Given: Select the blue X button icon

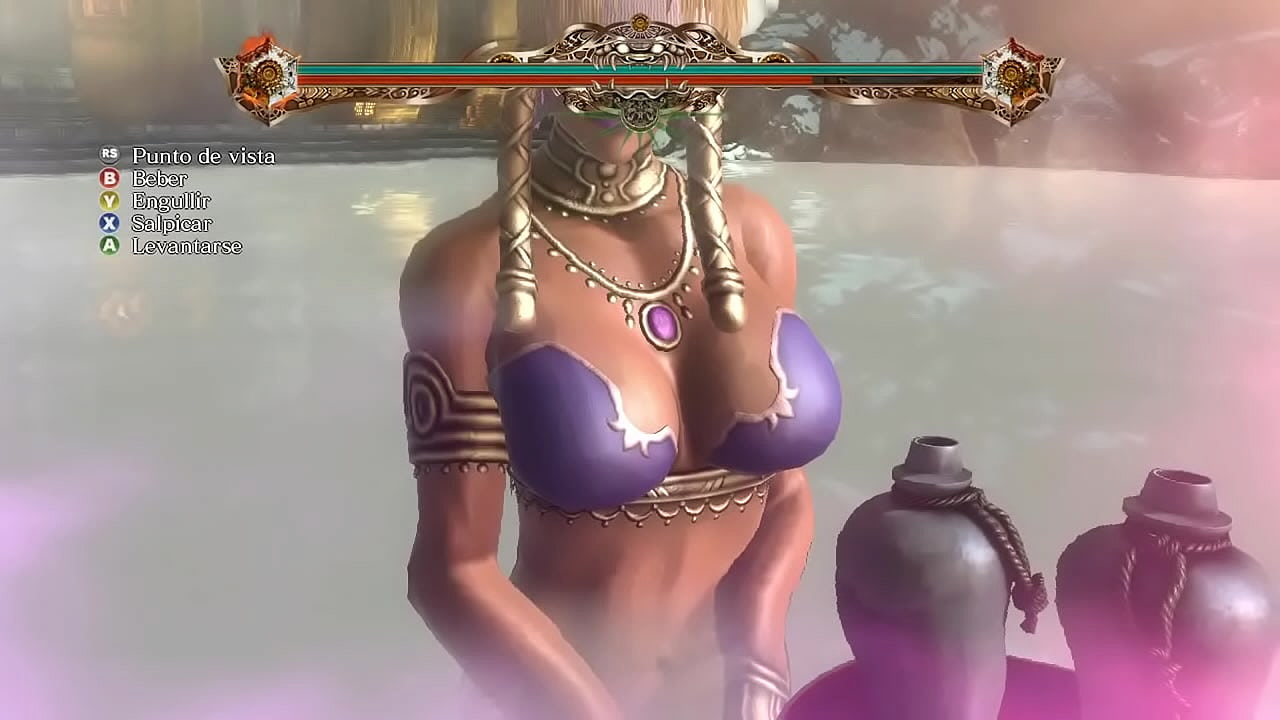Looking at the screenshot, I should [107, 222].
